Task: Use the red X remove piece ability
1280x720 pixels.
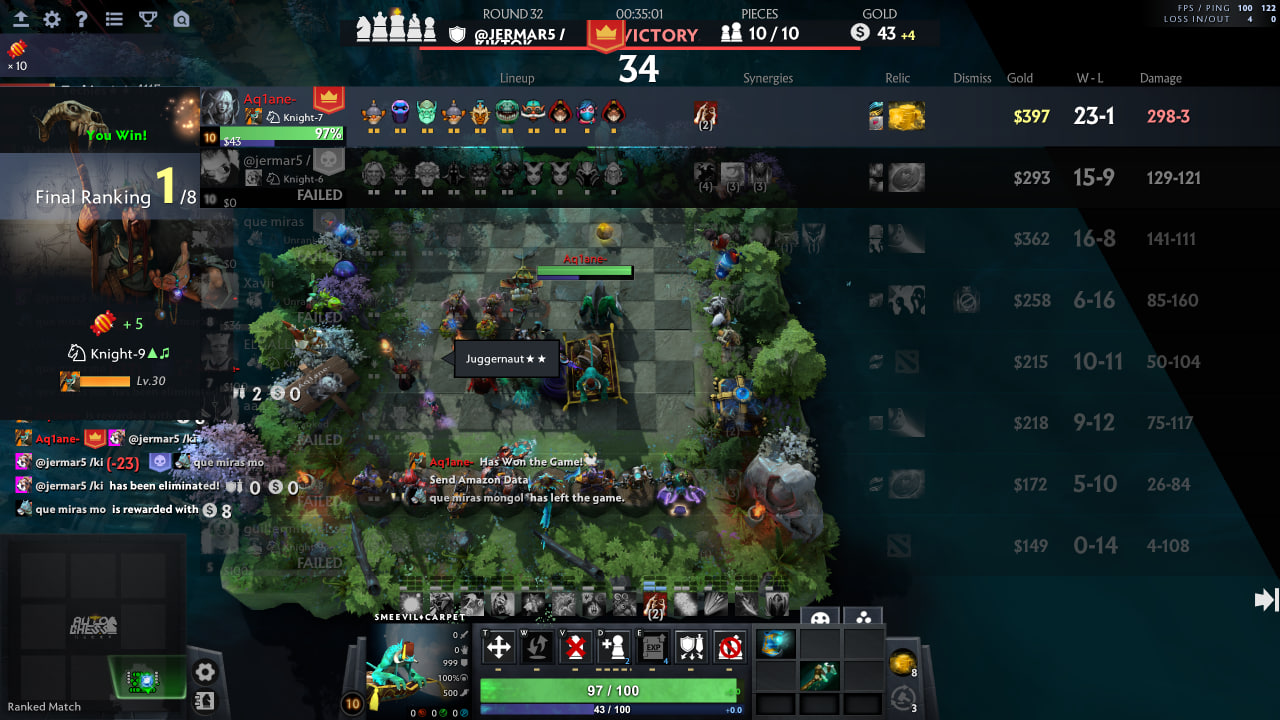Action: click(575, 648)
